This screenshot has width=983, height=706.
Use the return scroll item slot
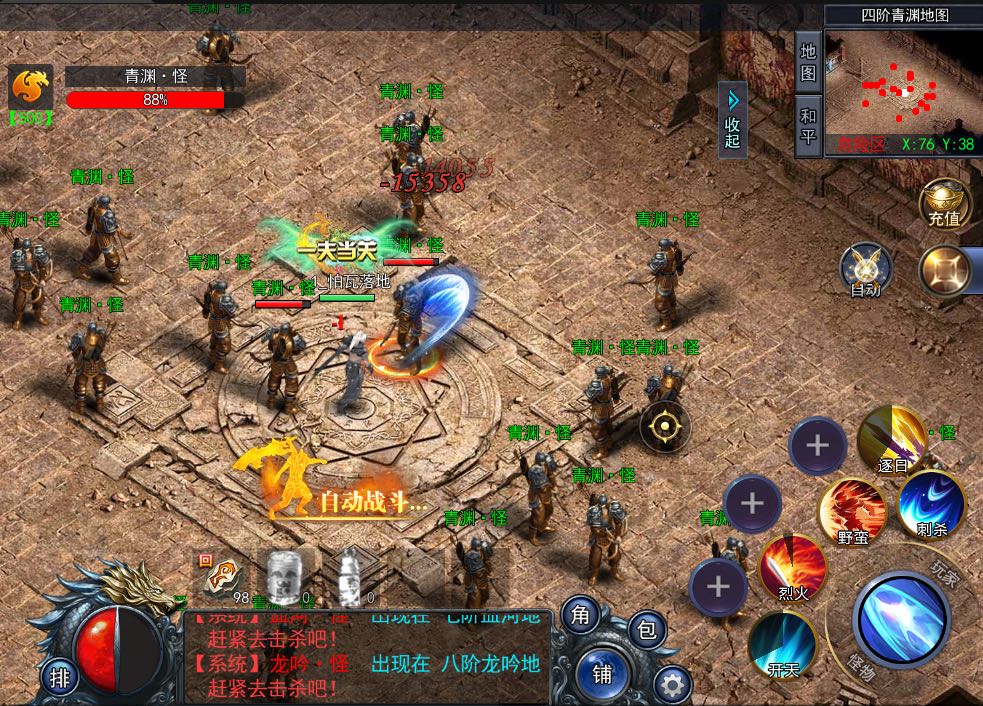point(220,578)
